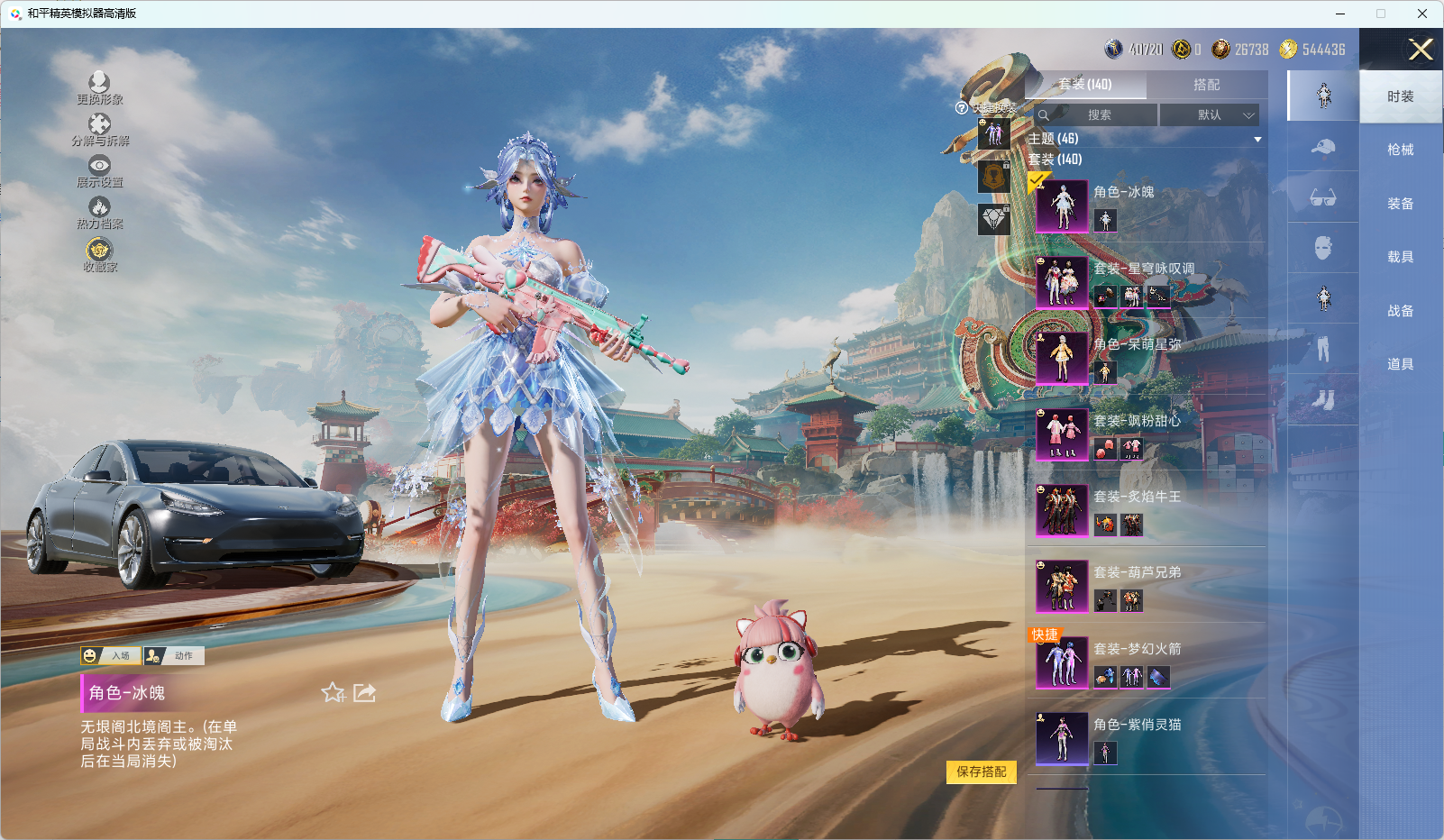Click the 搜索 search box

coord(1097,115)
